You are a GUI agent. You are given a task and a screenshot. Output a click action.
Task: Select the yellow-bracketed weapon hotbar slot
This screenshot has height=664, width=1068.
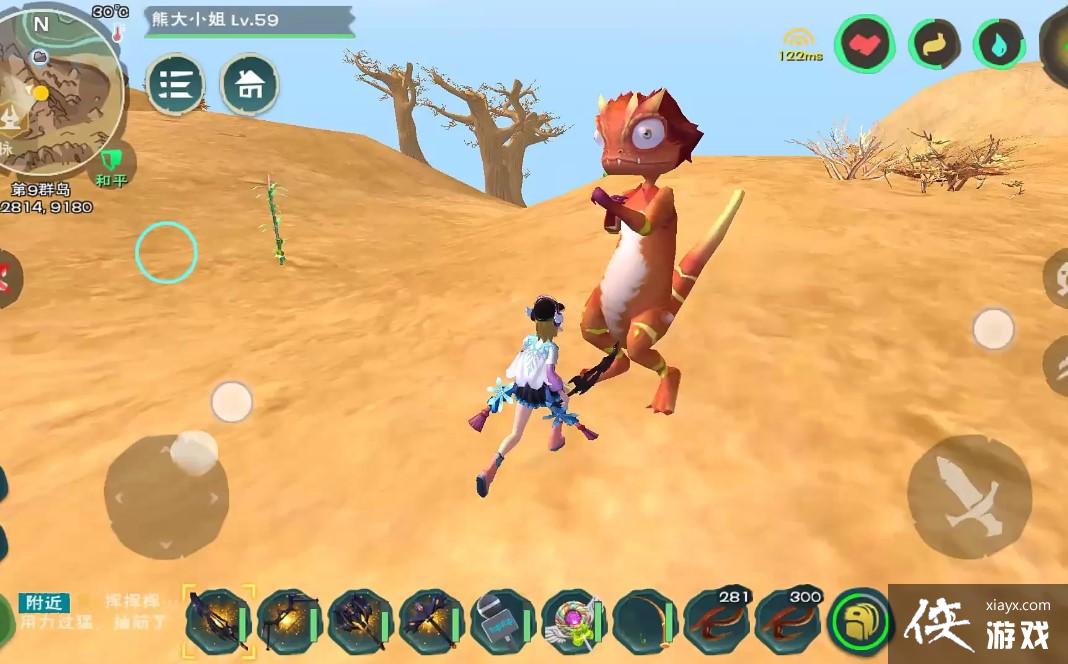coord(217,621)
